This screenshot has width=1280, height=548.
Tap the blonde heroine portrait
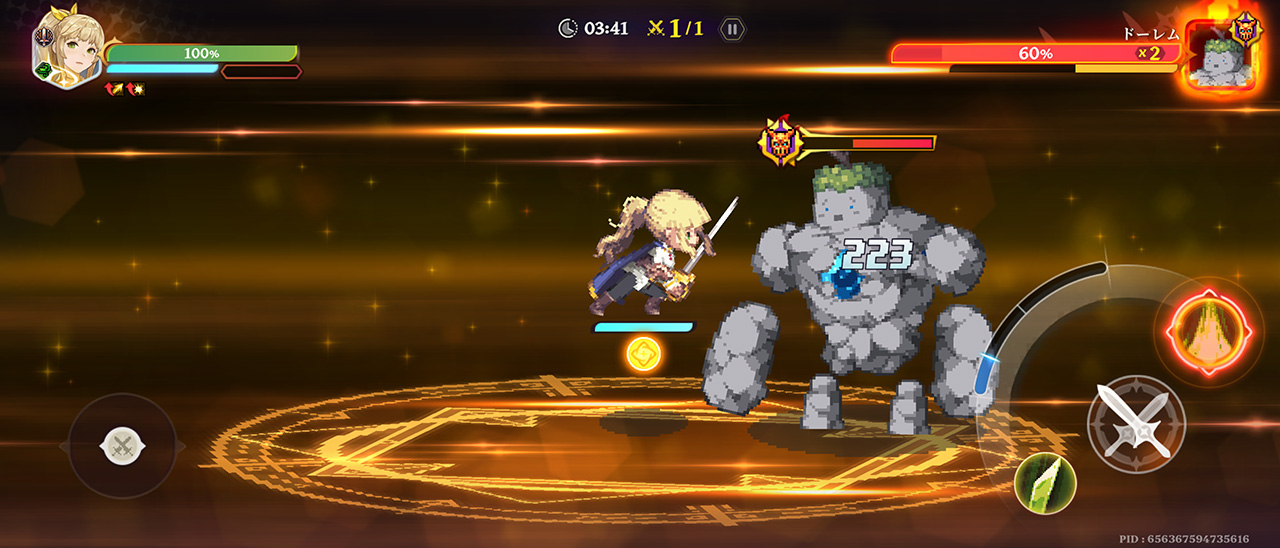[x=67, y=48]
